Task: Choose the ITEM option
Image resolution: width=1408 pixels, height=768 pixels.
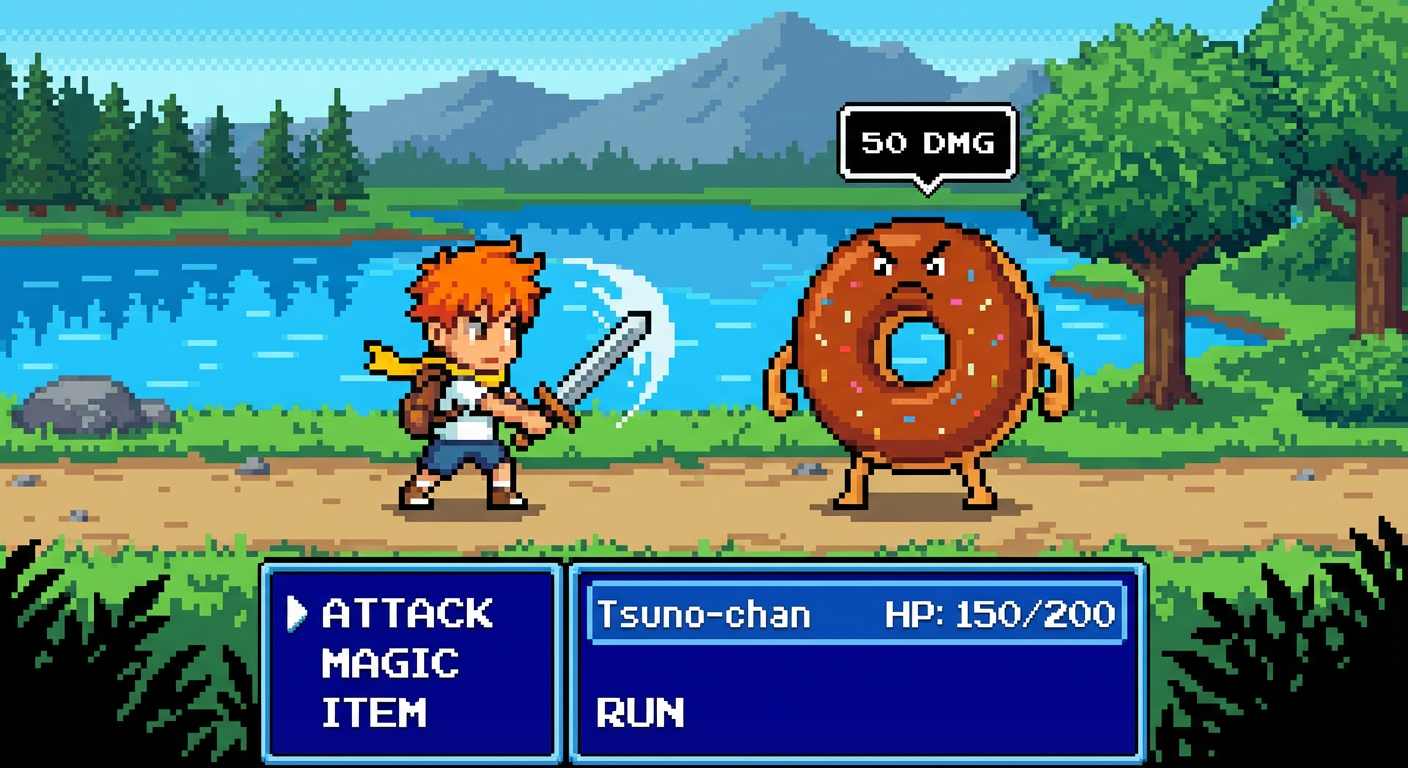Action: (372, 712)
